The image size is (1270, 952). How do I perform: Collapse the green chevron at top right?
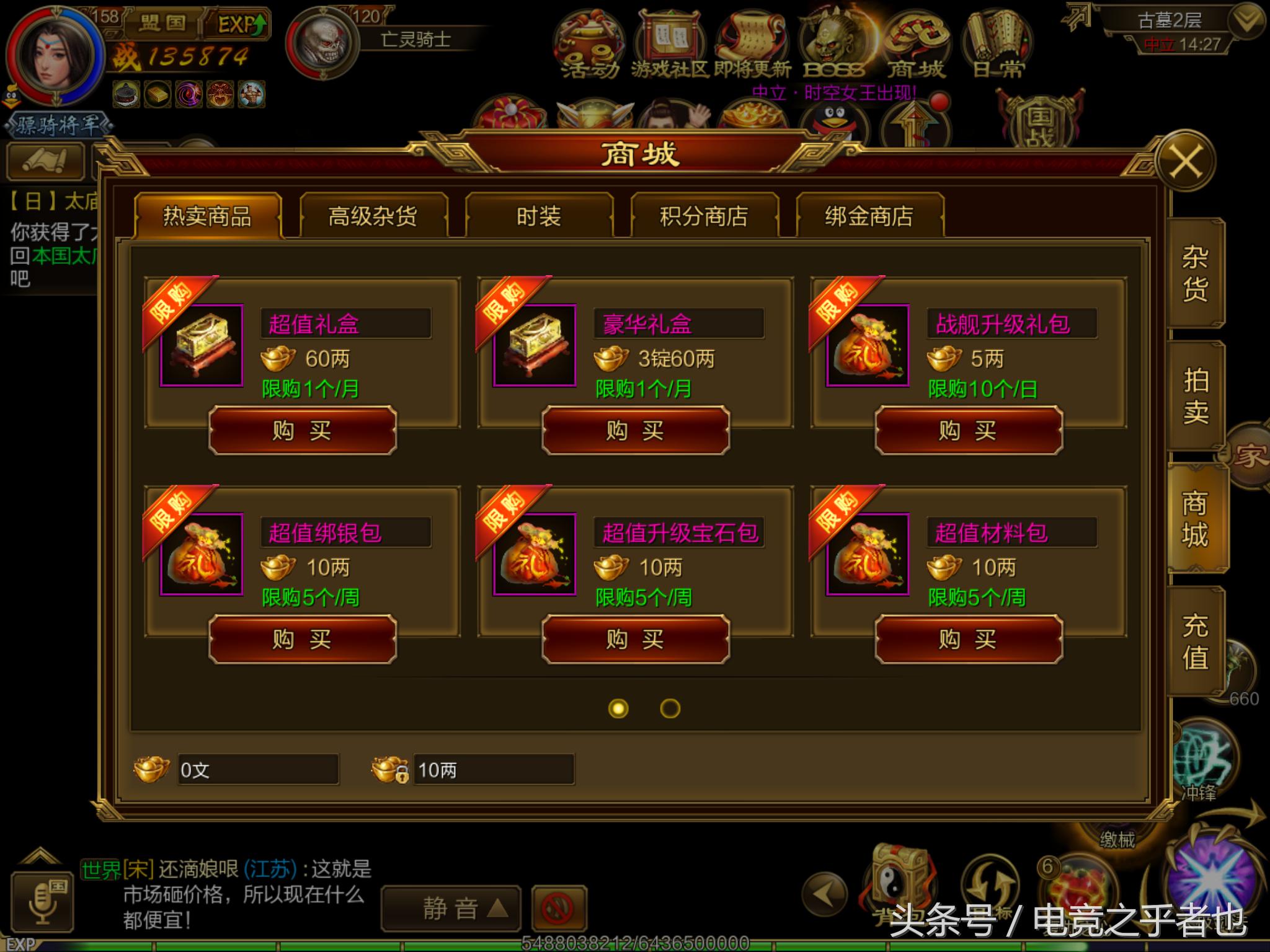(1245, 19)
